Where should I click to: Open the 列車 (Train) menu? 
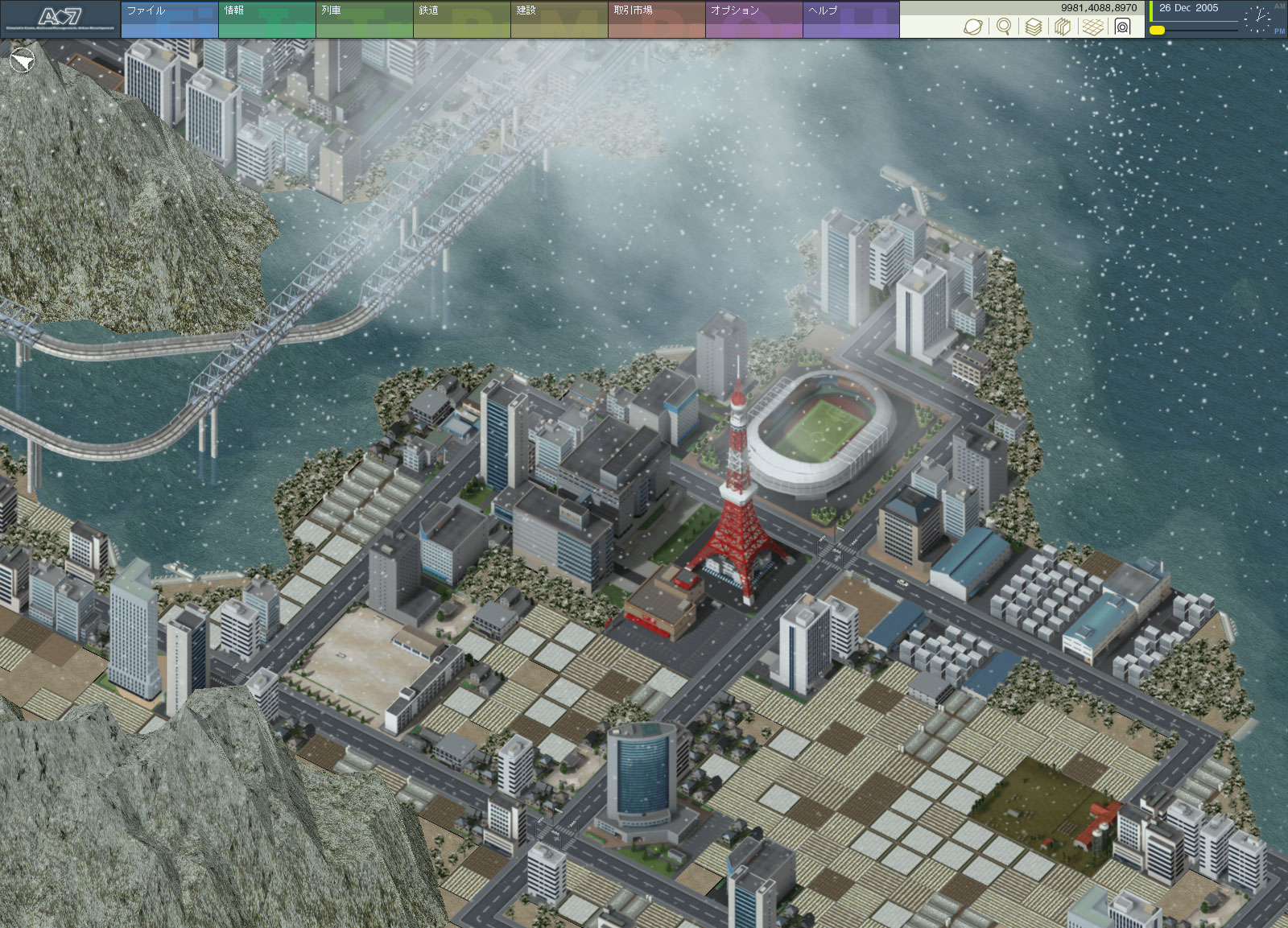tap(364, 19)
